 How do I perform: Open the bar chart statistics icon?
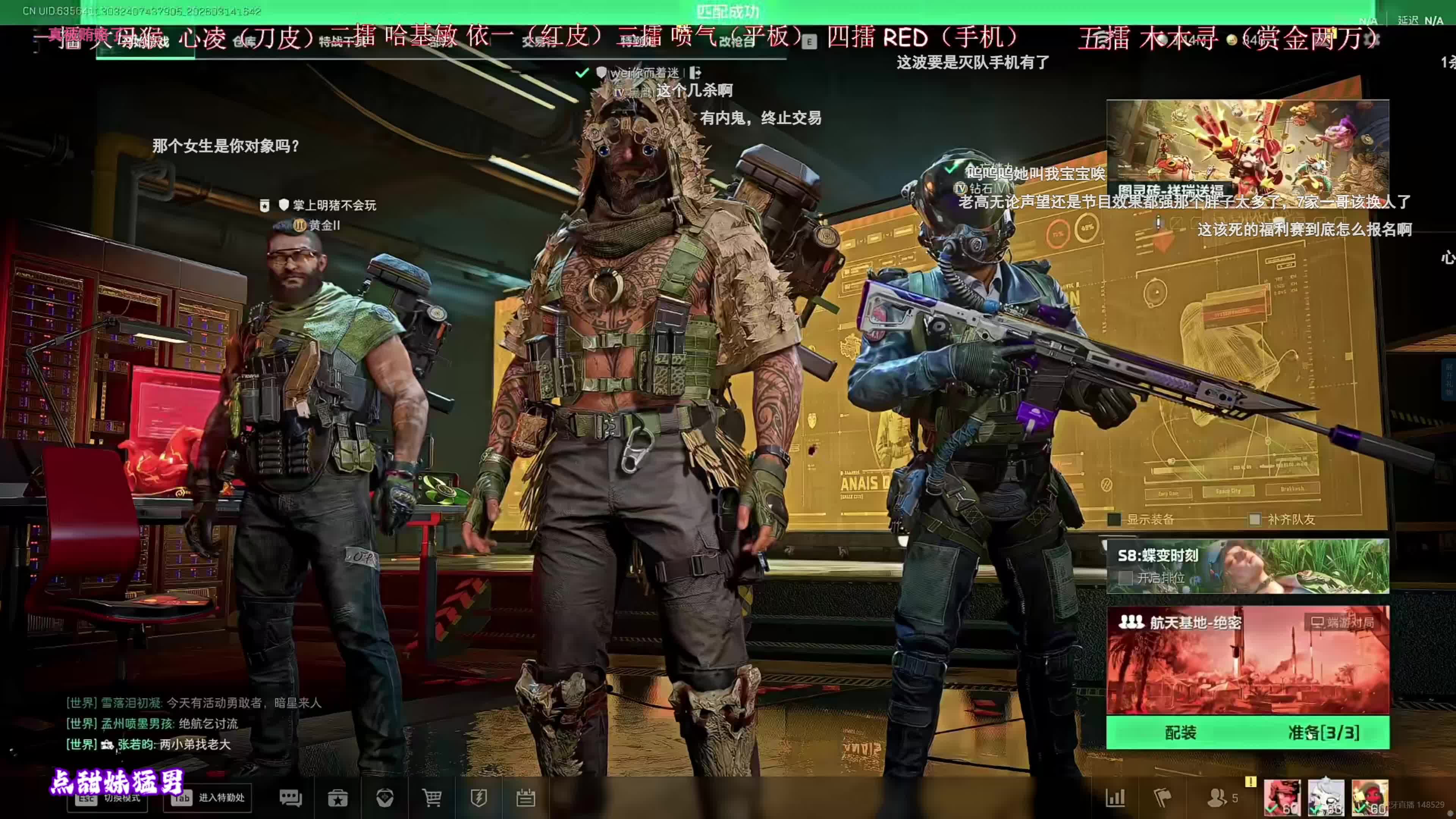click(1115, 798)
